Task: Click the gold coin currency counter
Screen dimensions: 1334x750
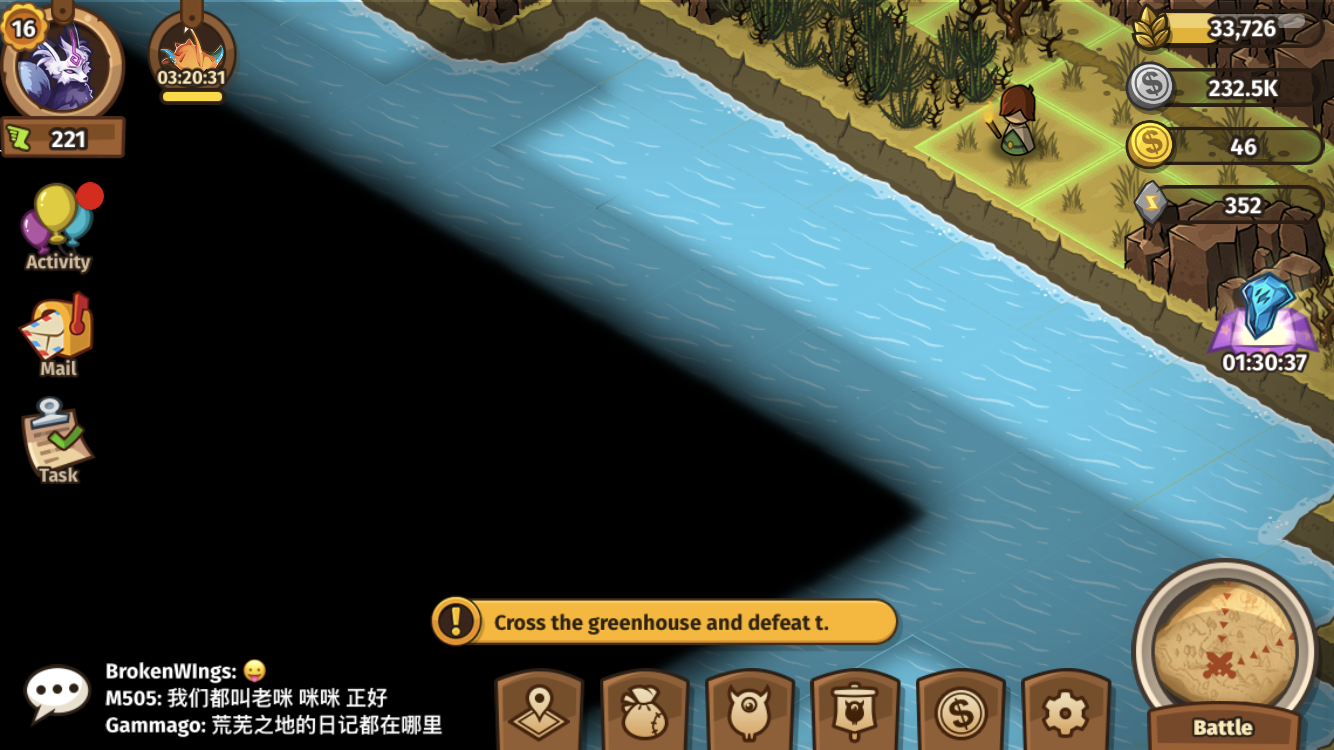Action: [x=1225, y=147]
